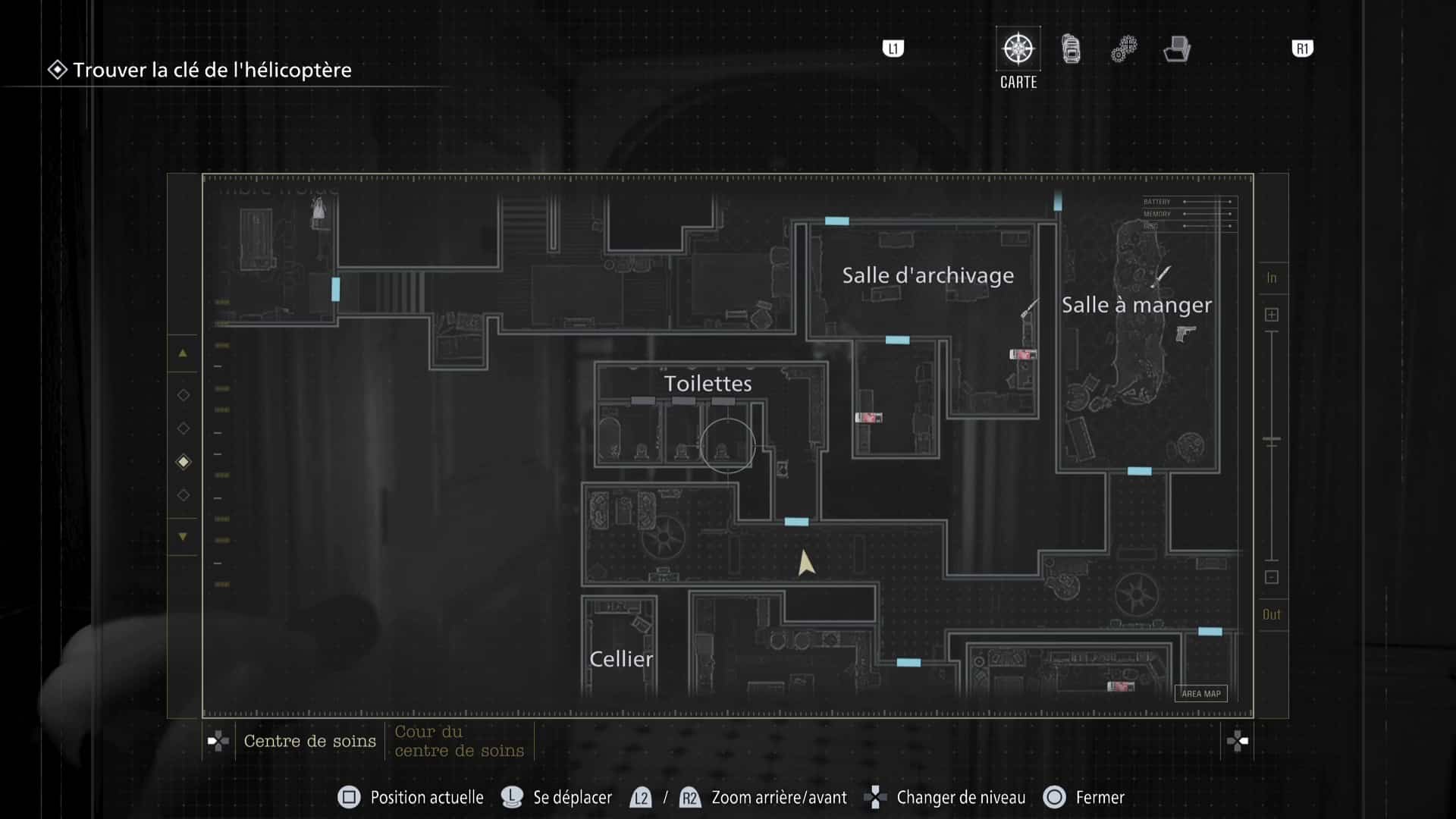Click the In button above the zoom bar

pyautogui.click(x=1271, y=278)
